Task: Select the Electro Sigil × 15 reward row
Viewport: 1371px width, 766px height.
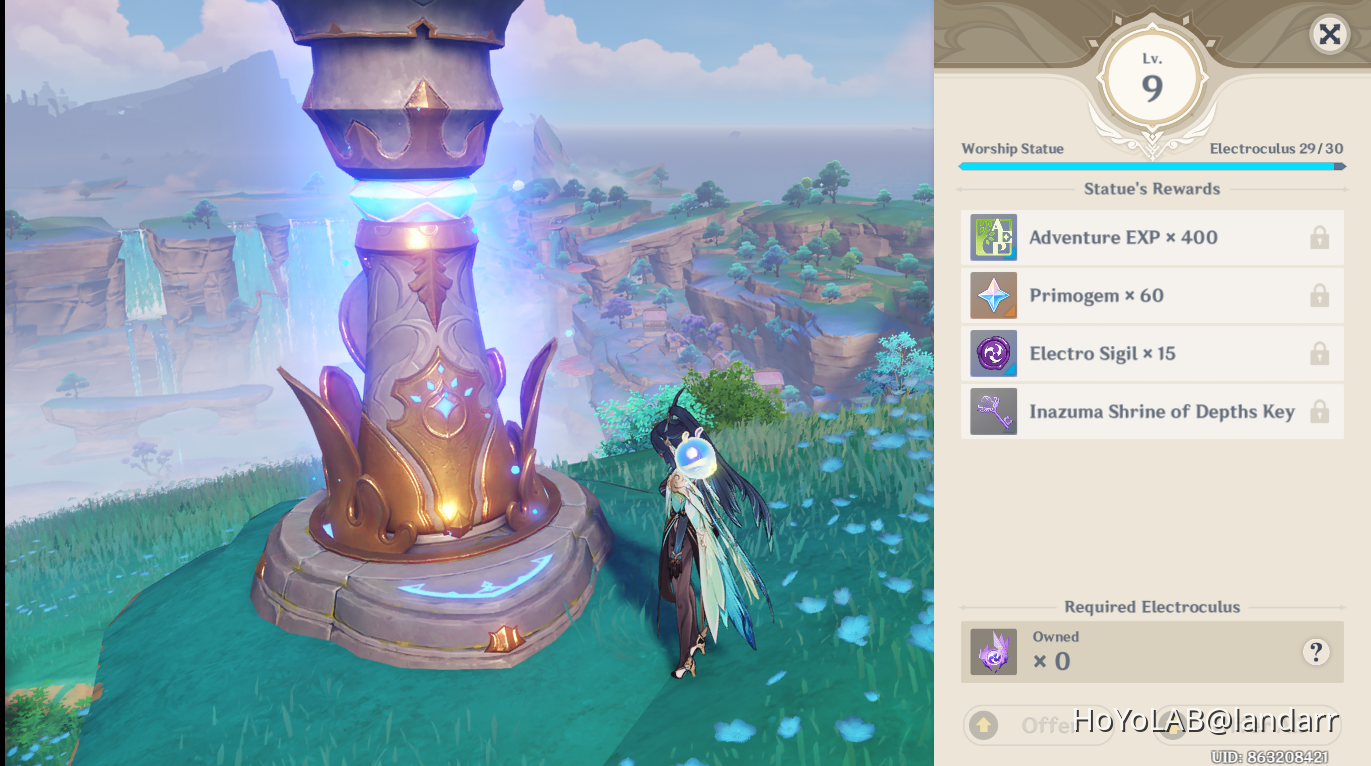Action: (x=1152, y=354)
